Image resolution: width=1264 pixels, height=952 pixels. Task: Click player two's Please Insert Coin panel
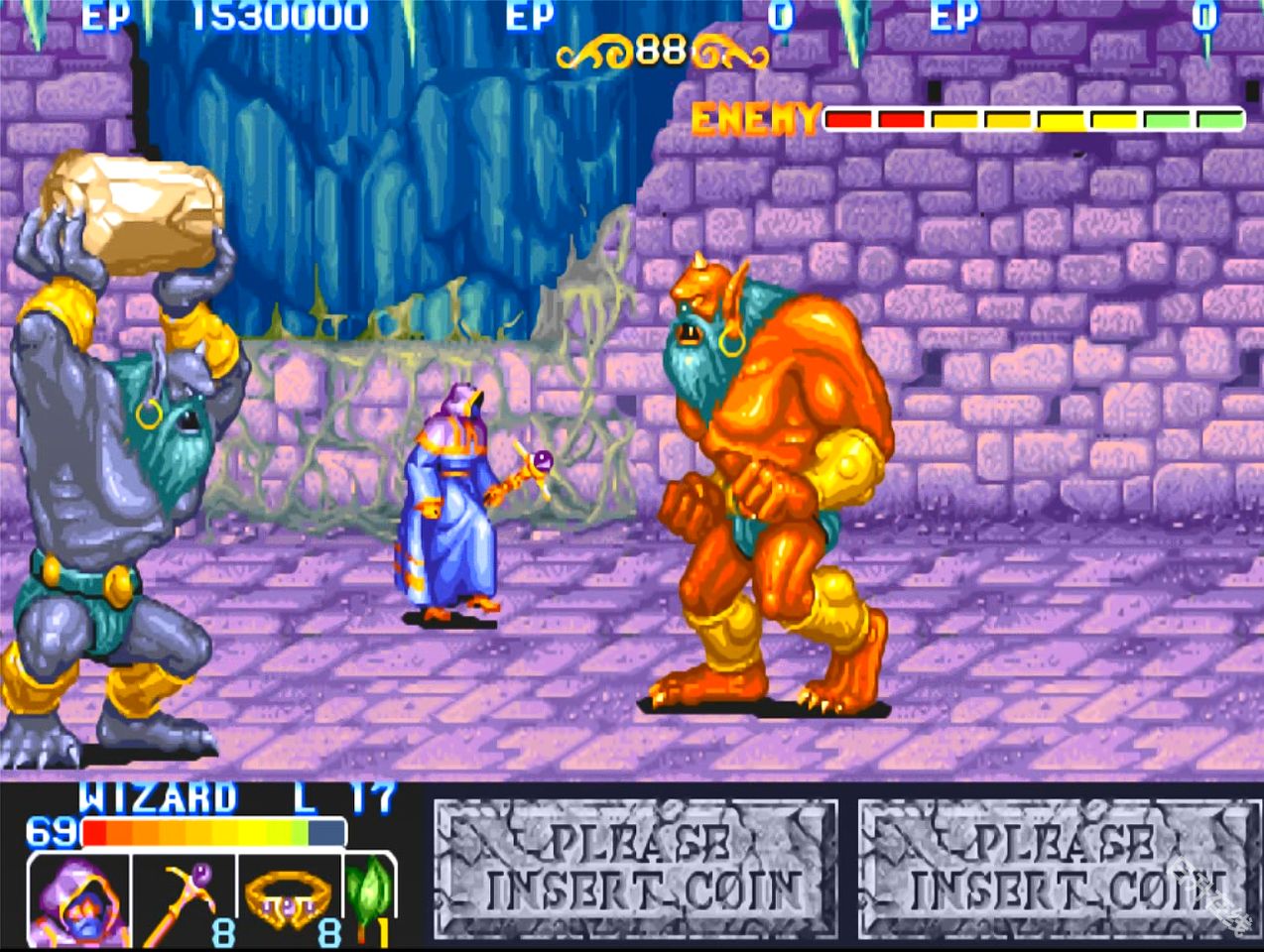(x=635, y=870)
